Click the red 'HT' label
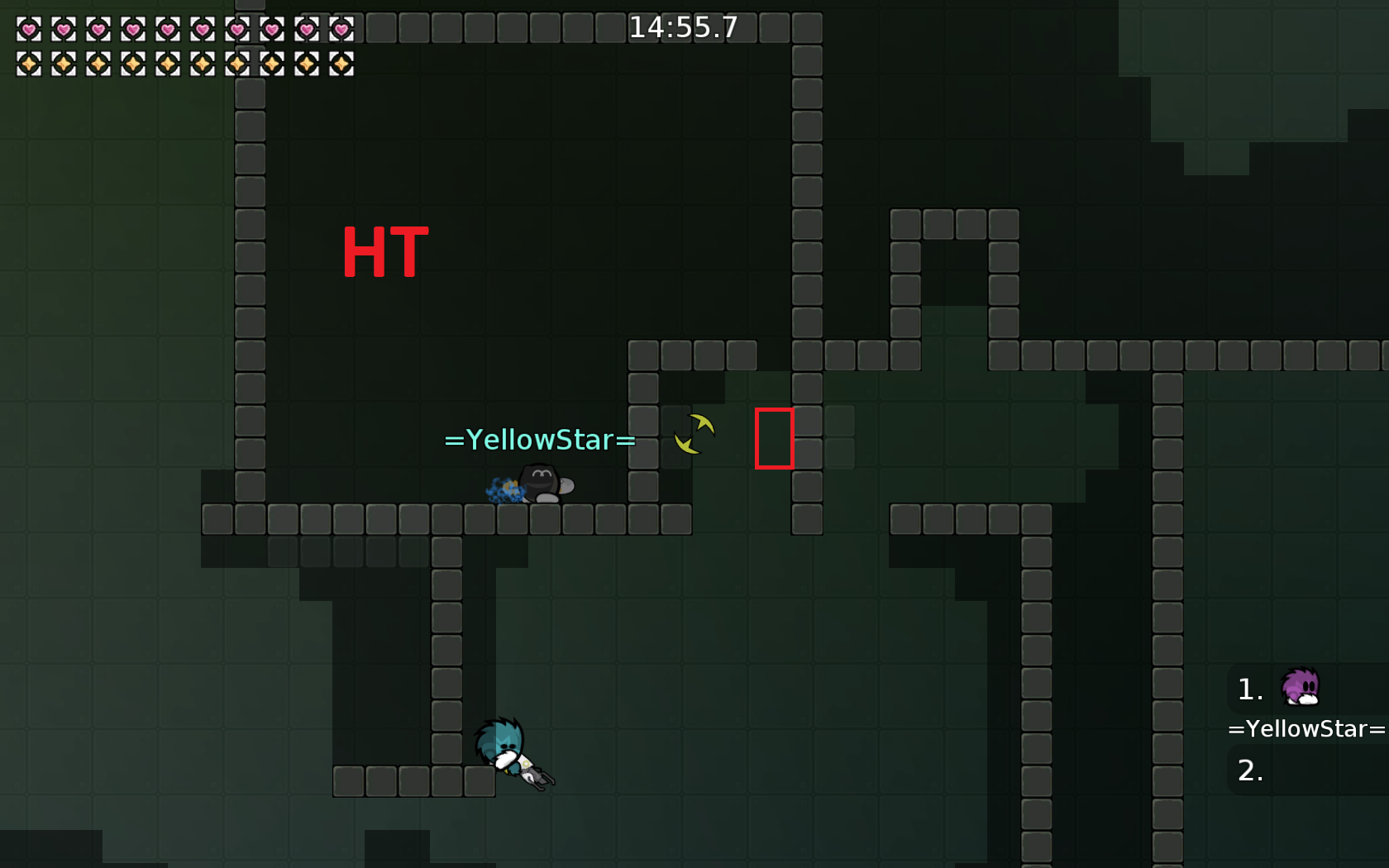The width and height of the screenshot is (1389, 868). pos(385,252)
